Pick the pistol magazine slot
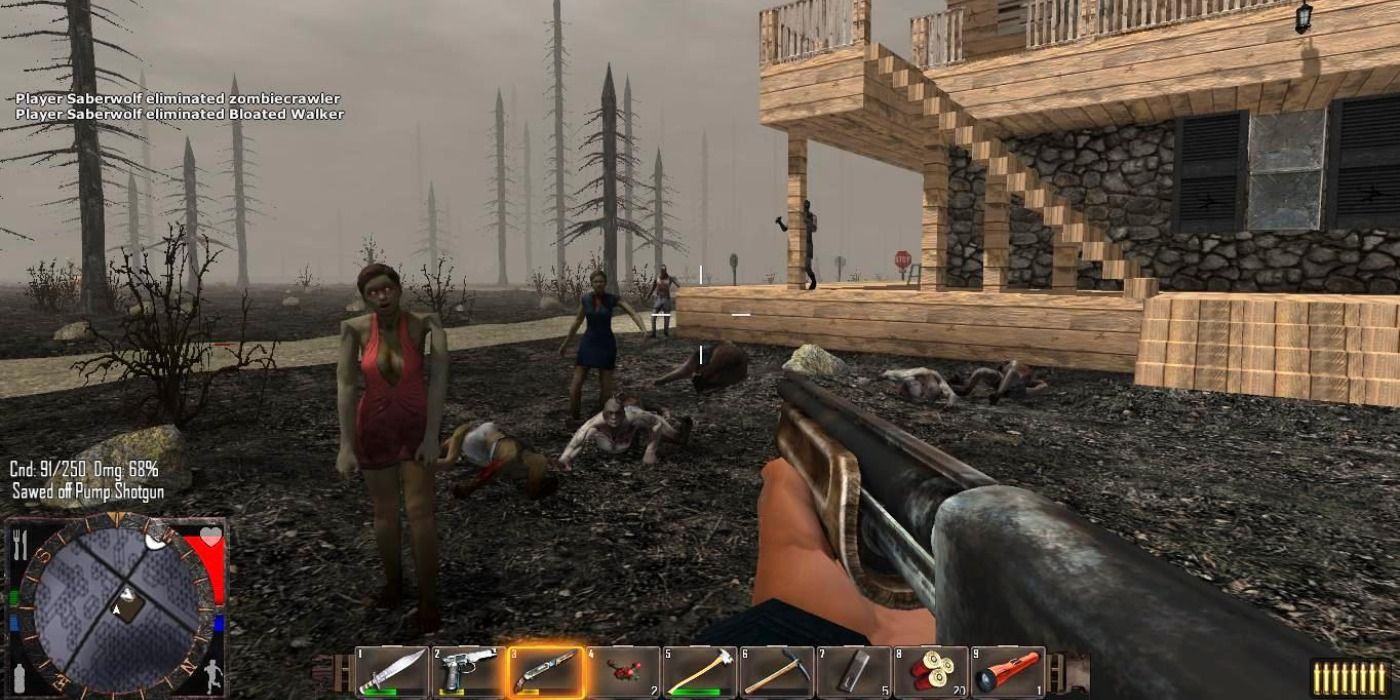This screenshot has height=700, width=1400. click(853, 671)
